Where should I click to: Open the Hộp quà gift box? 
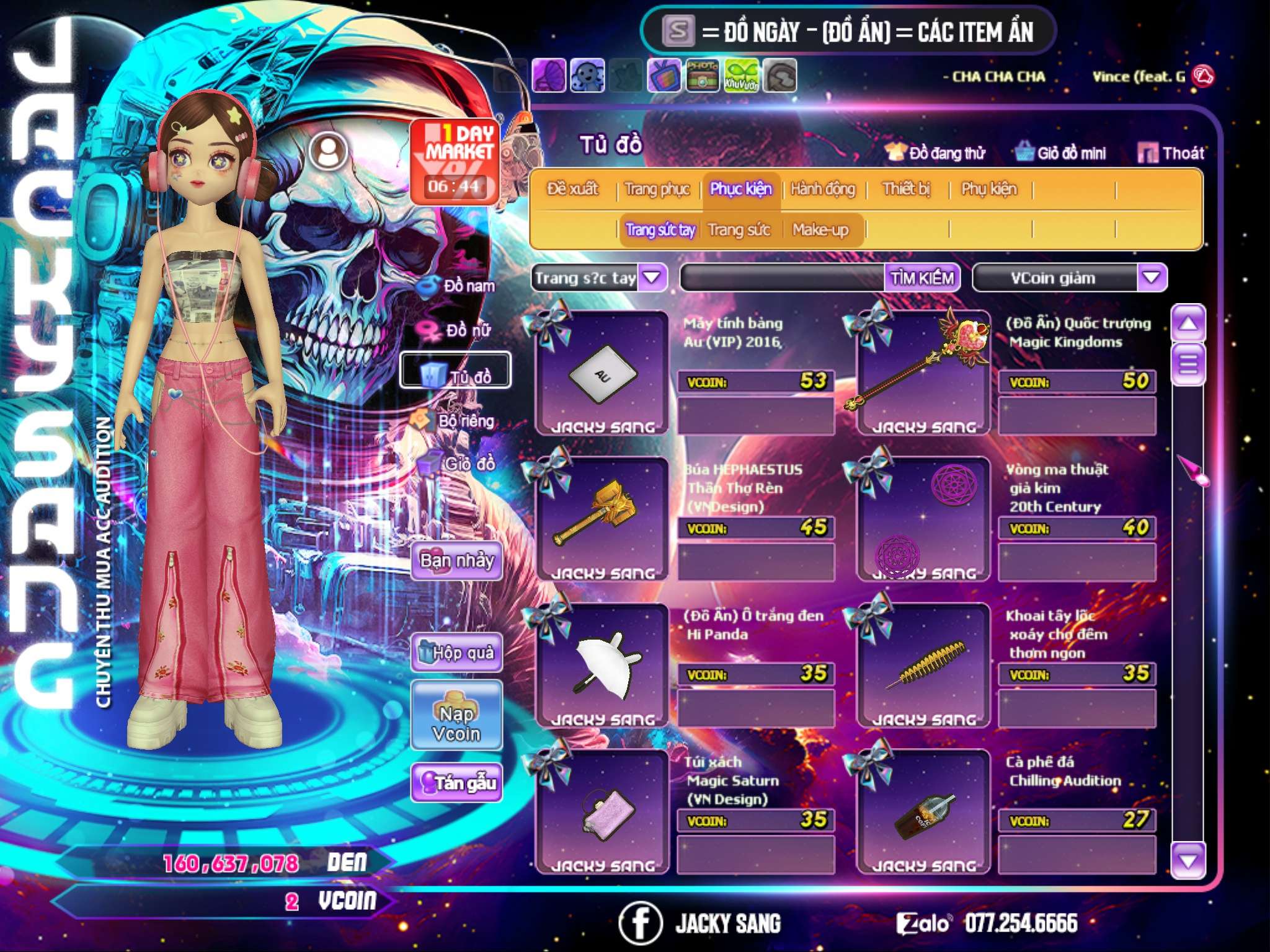coord(456,653)
